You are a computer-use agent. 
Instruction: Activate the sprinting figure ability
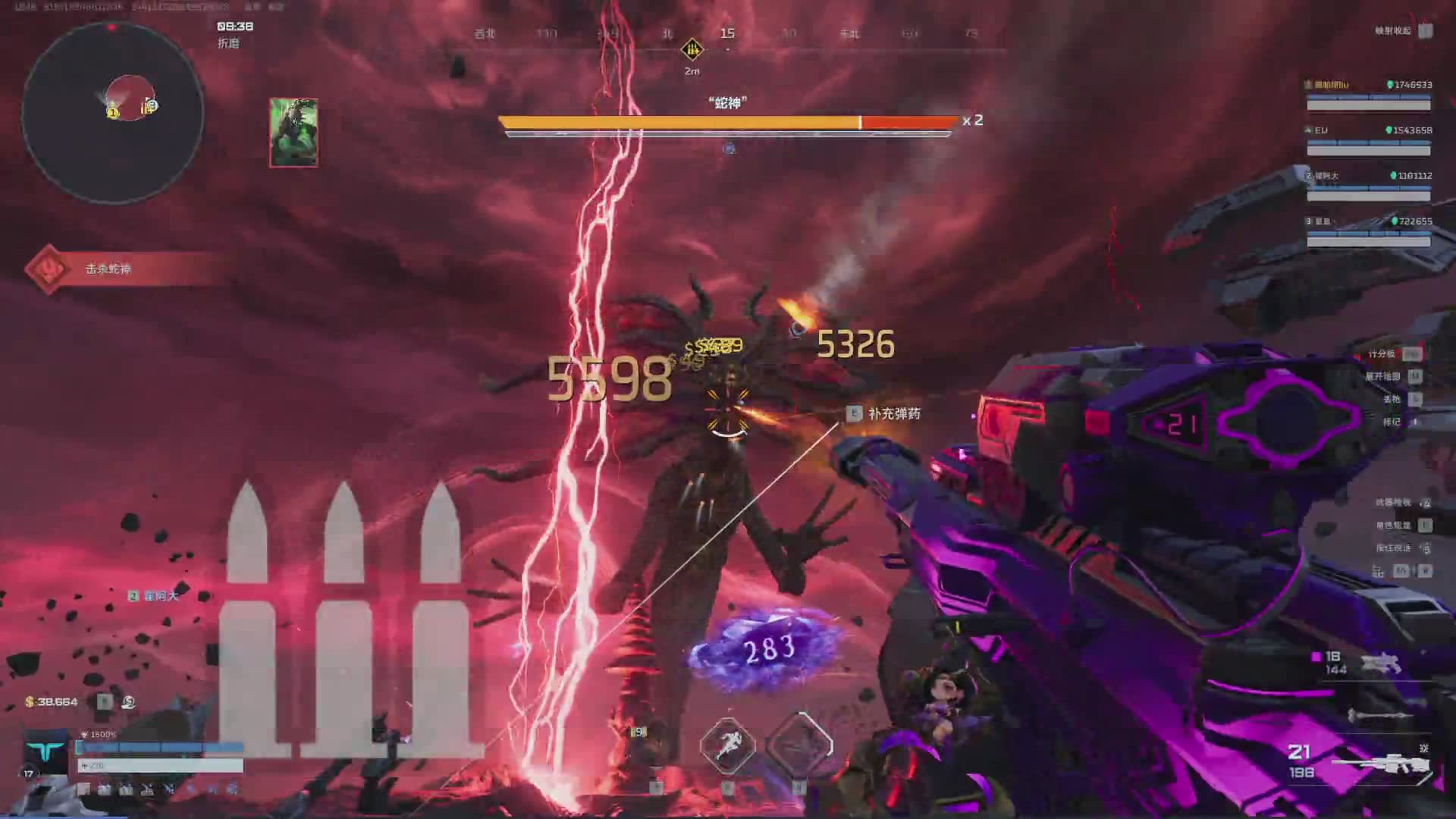tap(727, 745)
